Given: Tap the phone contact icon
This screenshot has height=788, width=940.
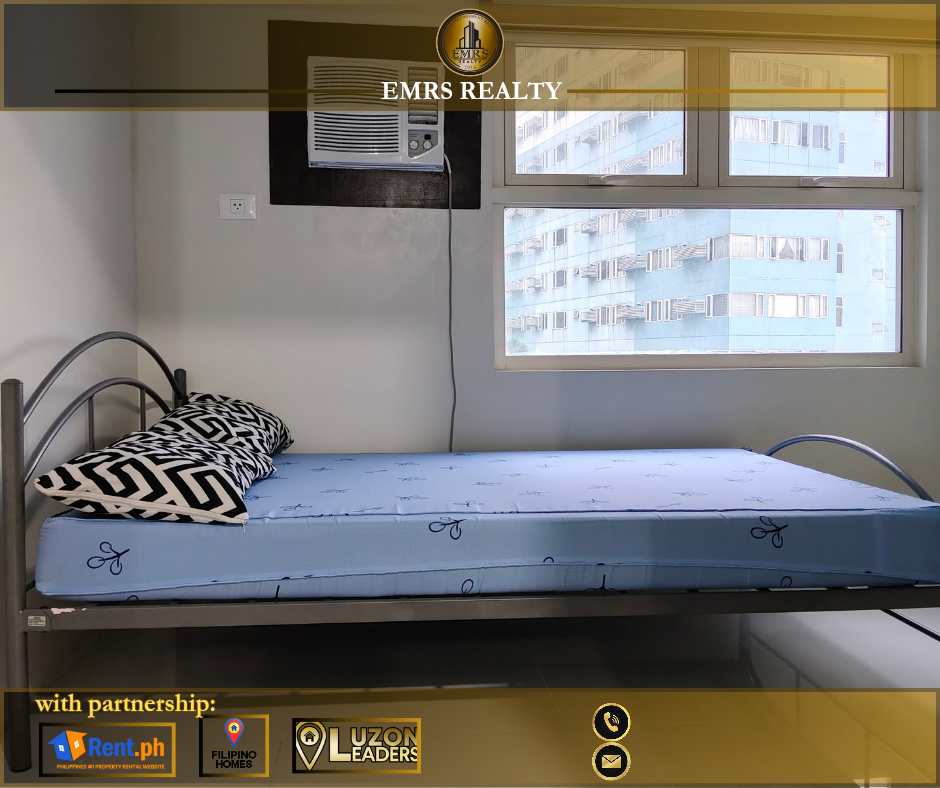Looking at the screenshot, I should [611, 721].
